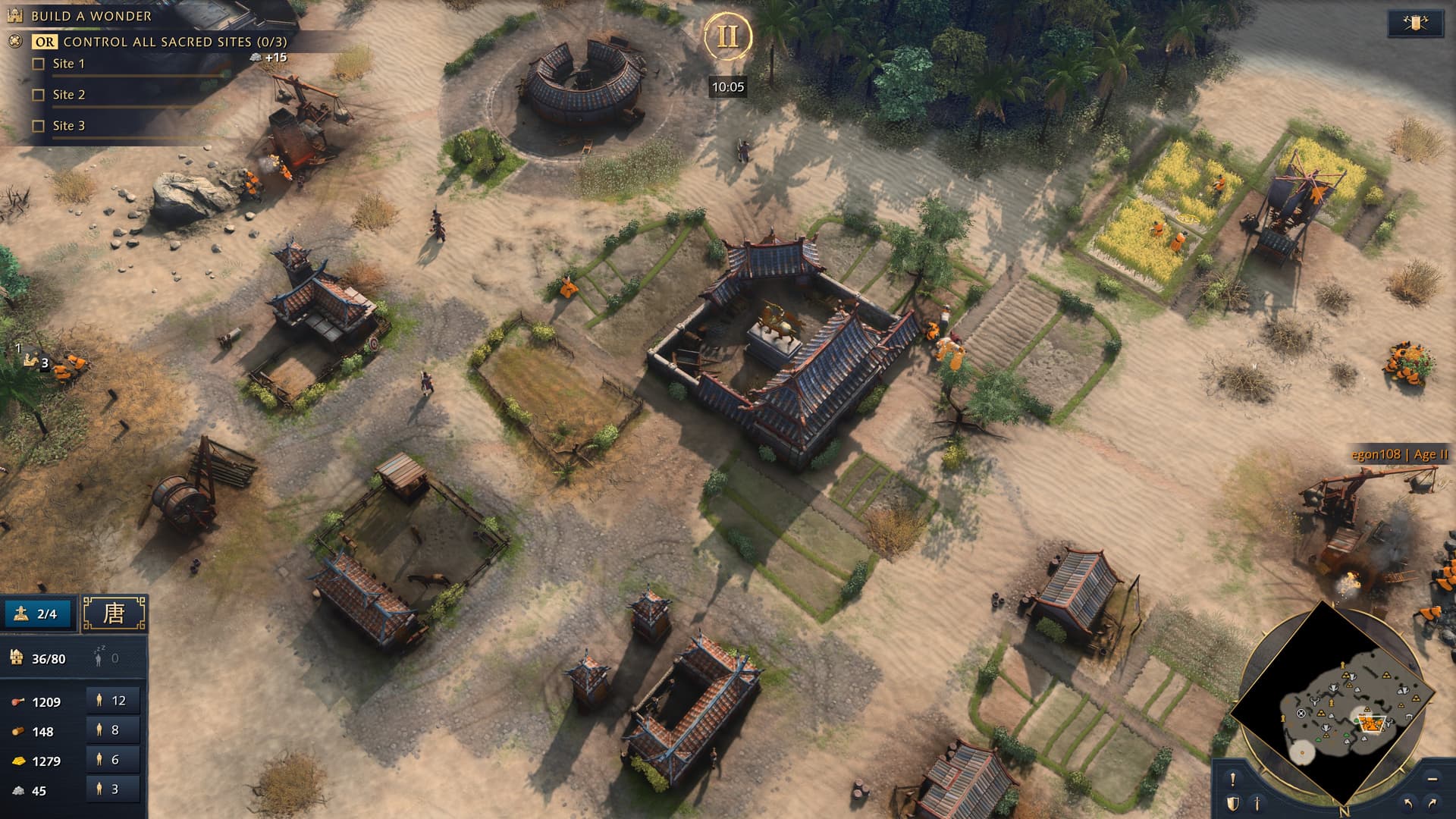
Task: Select the 8 wood villagers
Action: [x=112, y=730]
